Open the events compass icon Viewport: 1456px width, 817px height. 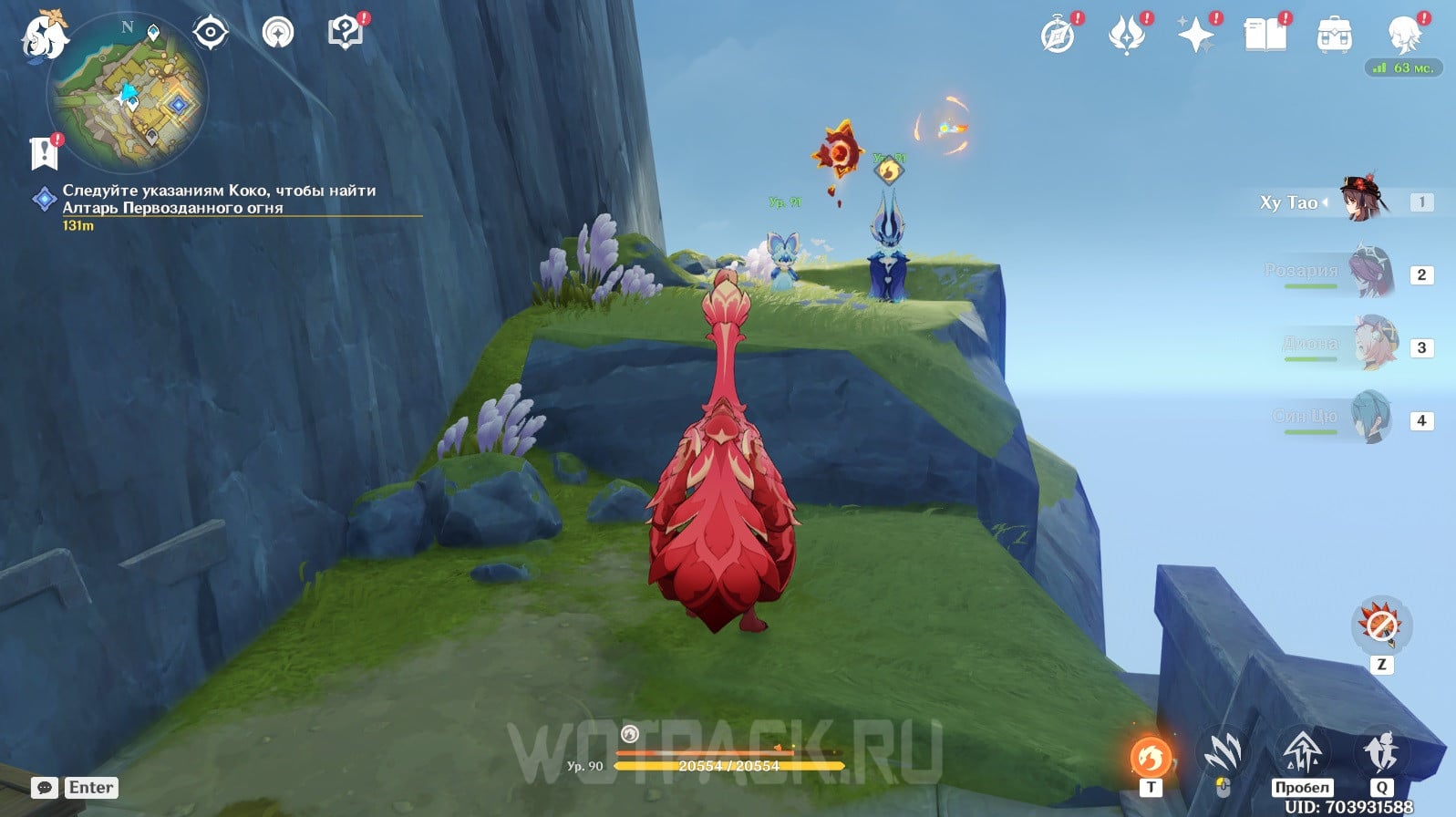coord(1058,36)
